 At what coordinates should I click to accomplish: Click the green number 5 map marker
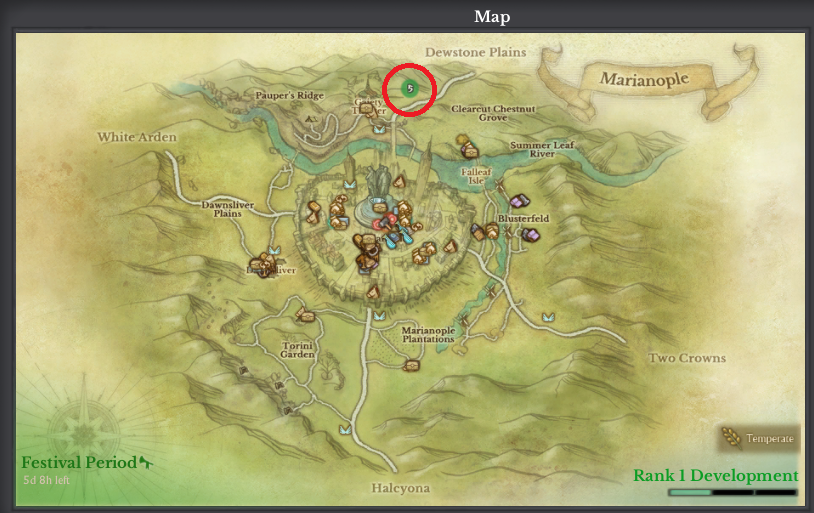(x=410, y=89)
